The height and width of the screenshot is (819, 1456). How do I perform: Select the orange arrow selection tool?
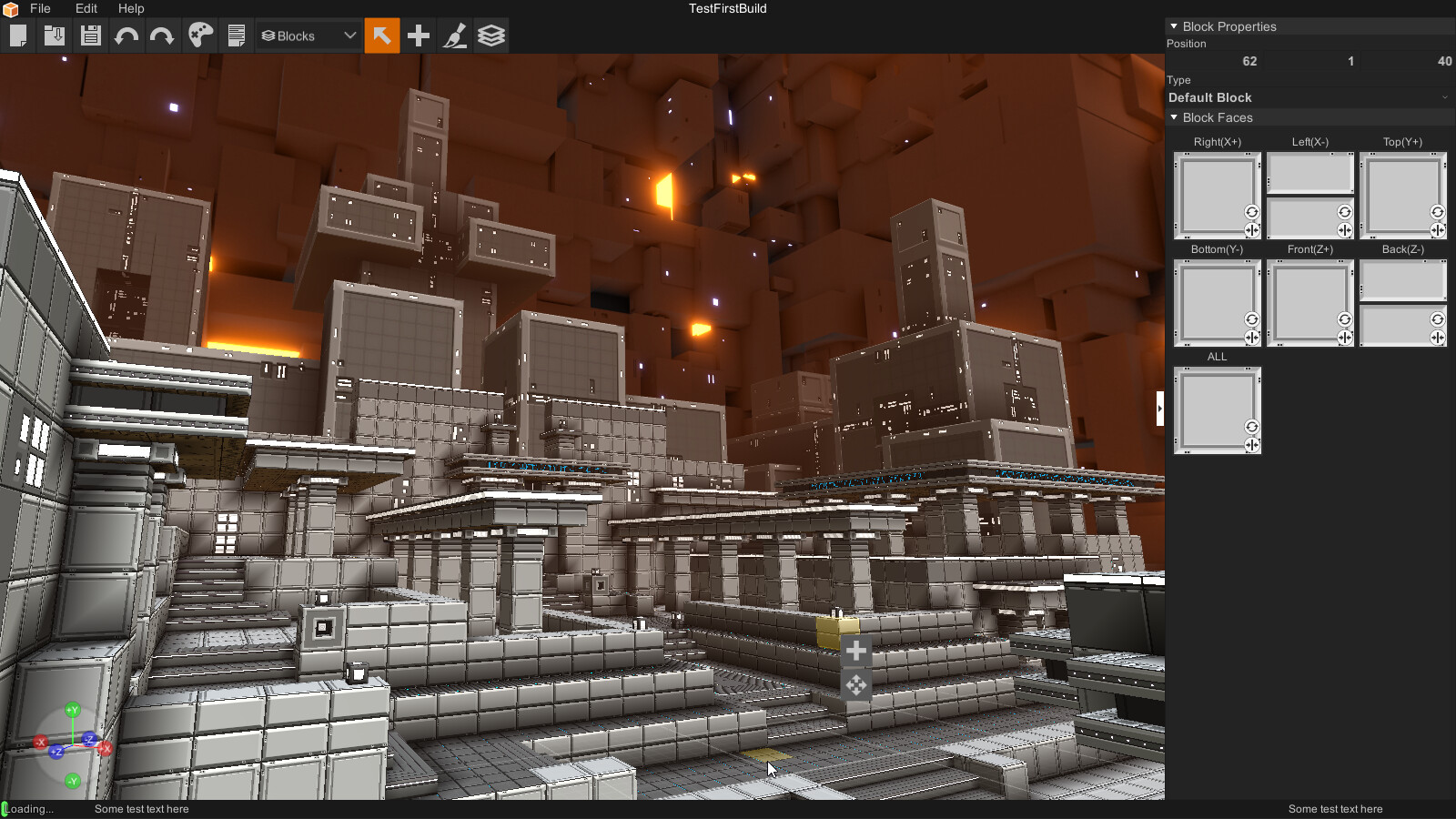(382, 36)
